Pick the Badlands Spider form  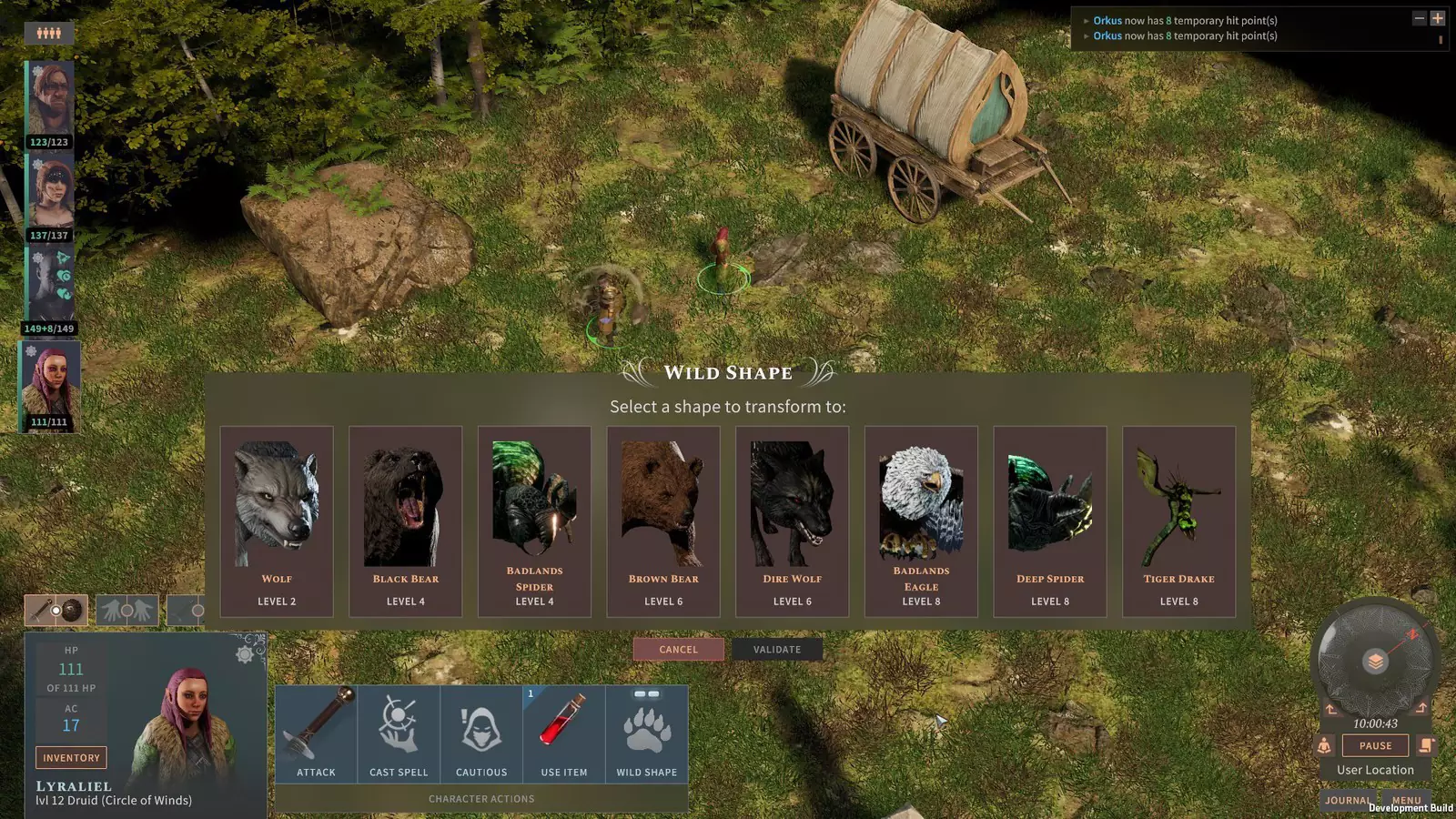tap(534, 521)
